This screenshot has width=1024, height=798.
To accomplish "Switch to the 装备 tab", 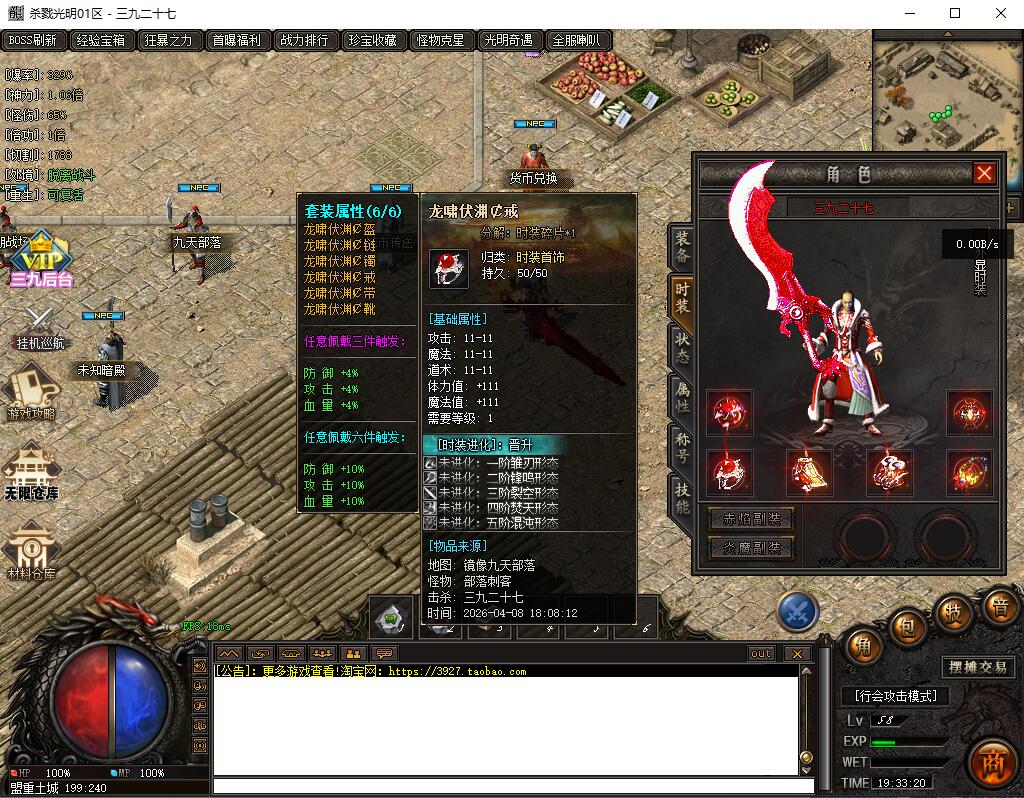I will click(x=682, y=247).
